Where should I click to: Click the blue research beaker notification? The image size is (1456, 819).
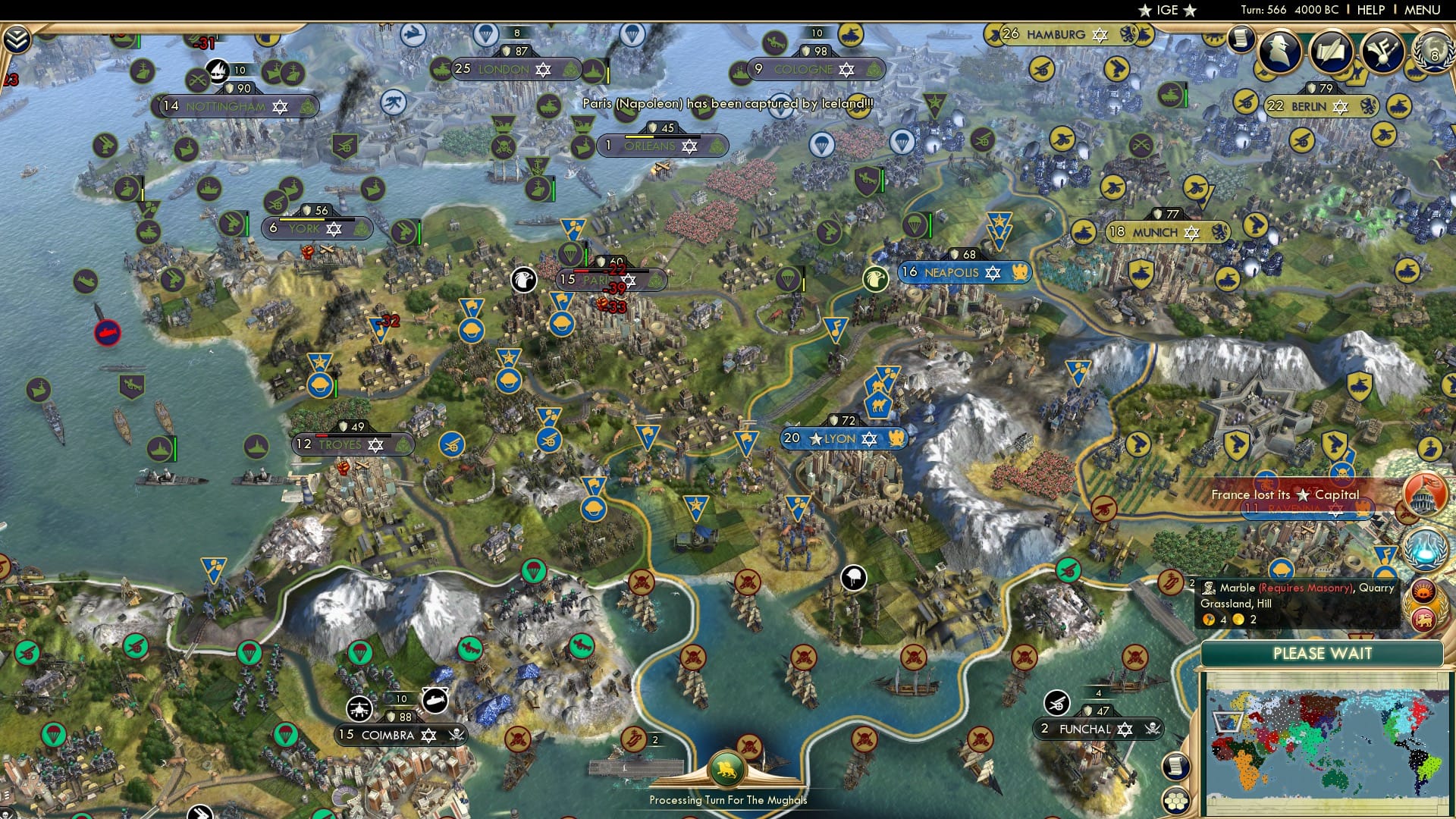click(x=1423, y=549)
